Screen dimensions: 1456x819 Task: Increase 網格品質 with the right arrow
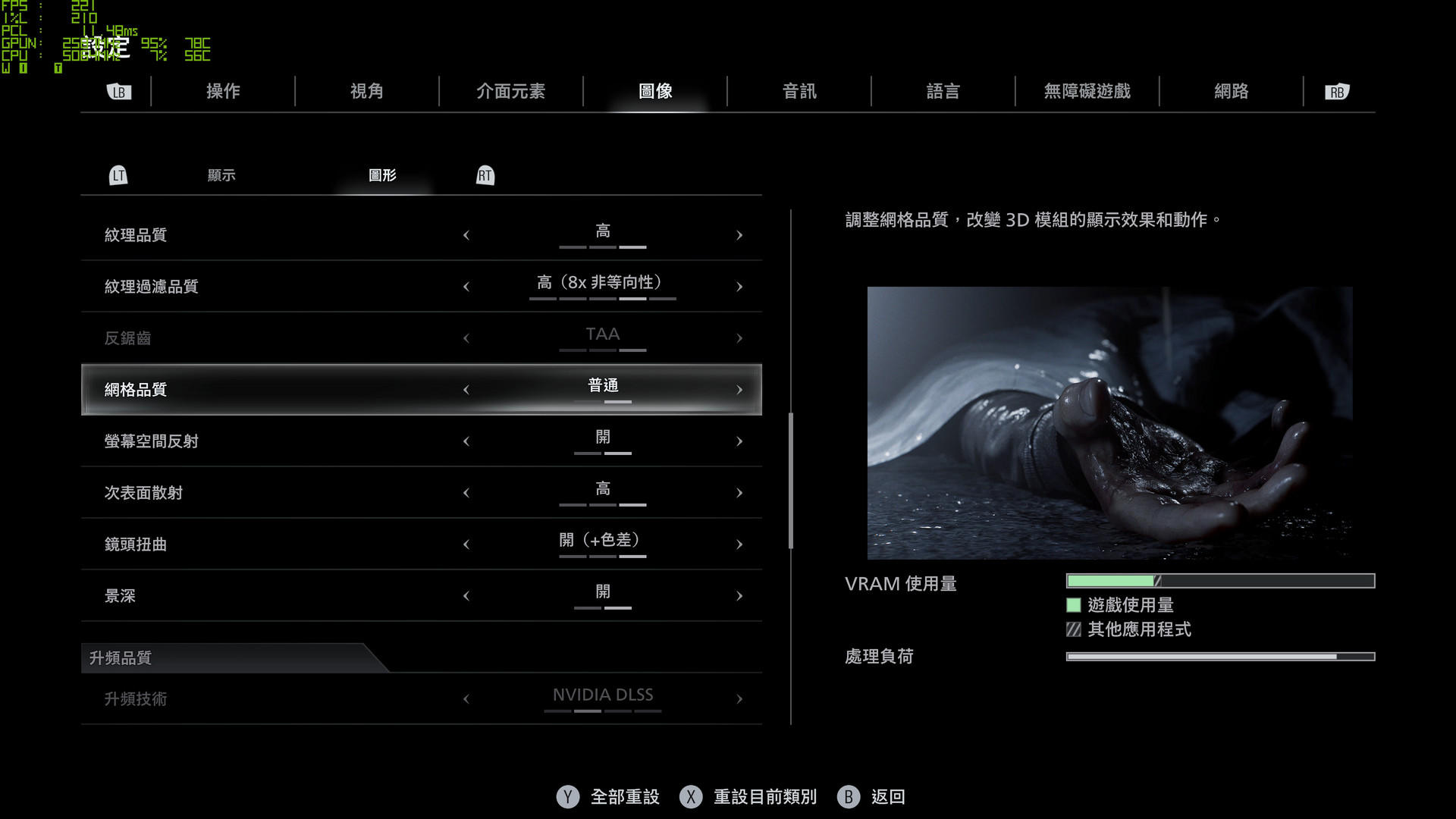pyautogui.click(x=739, y=390)
